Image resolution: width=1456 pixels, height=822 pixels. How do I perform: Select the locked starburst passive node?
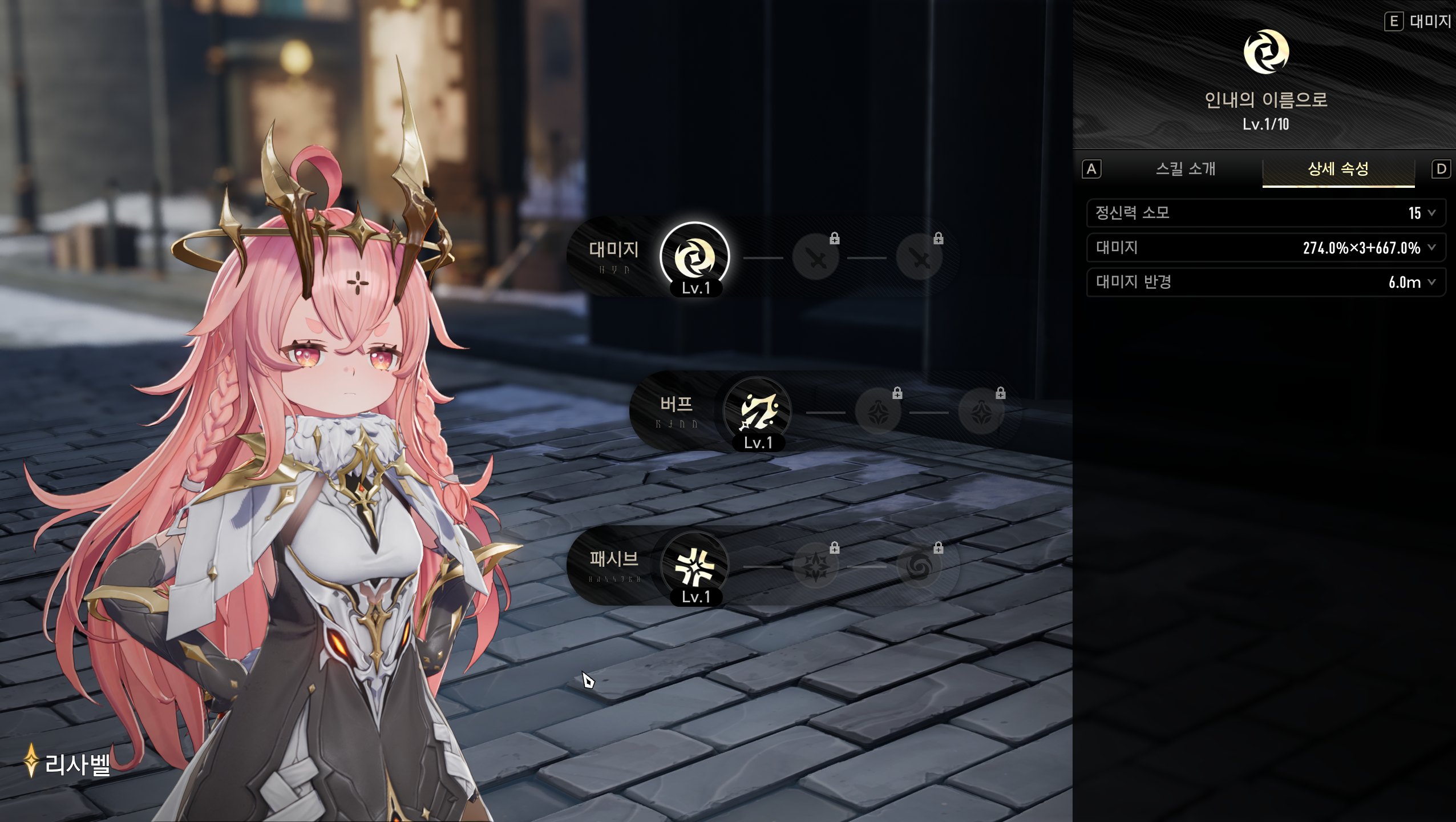click(x=816, y=567)
